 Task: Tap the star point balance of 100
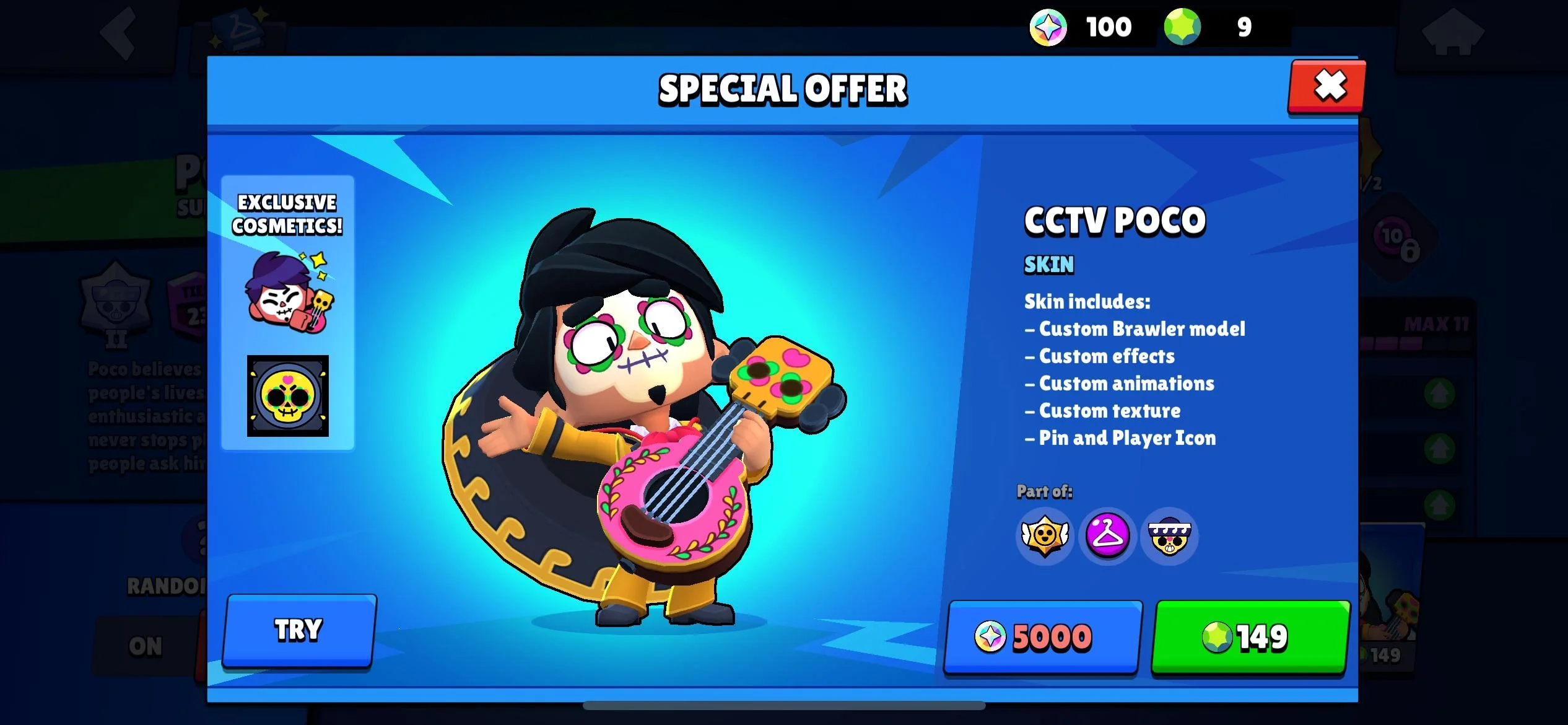1108,26
